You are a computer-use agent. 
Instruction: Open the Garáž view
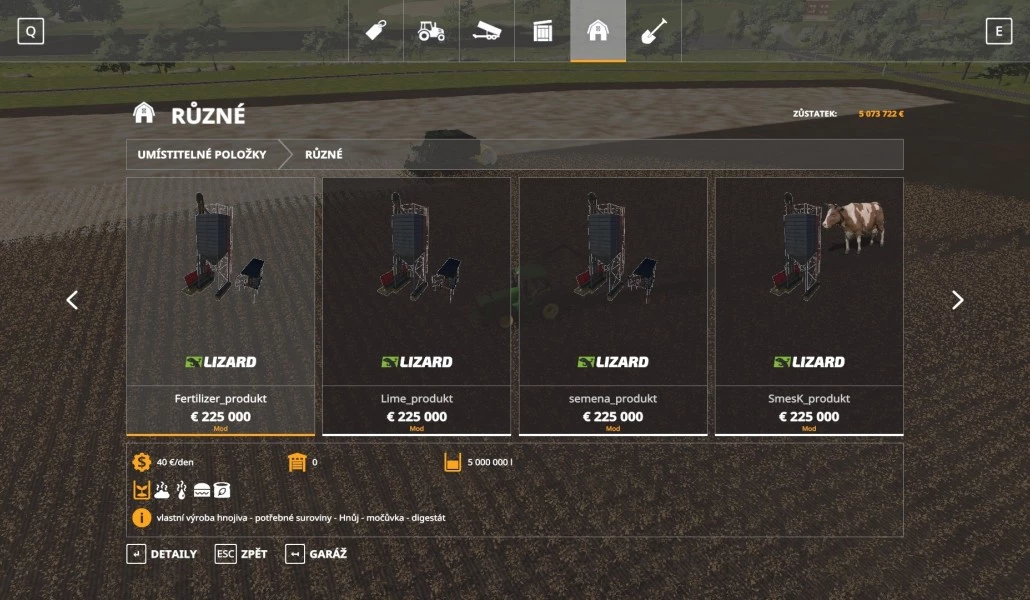(316, 554)
